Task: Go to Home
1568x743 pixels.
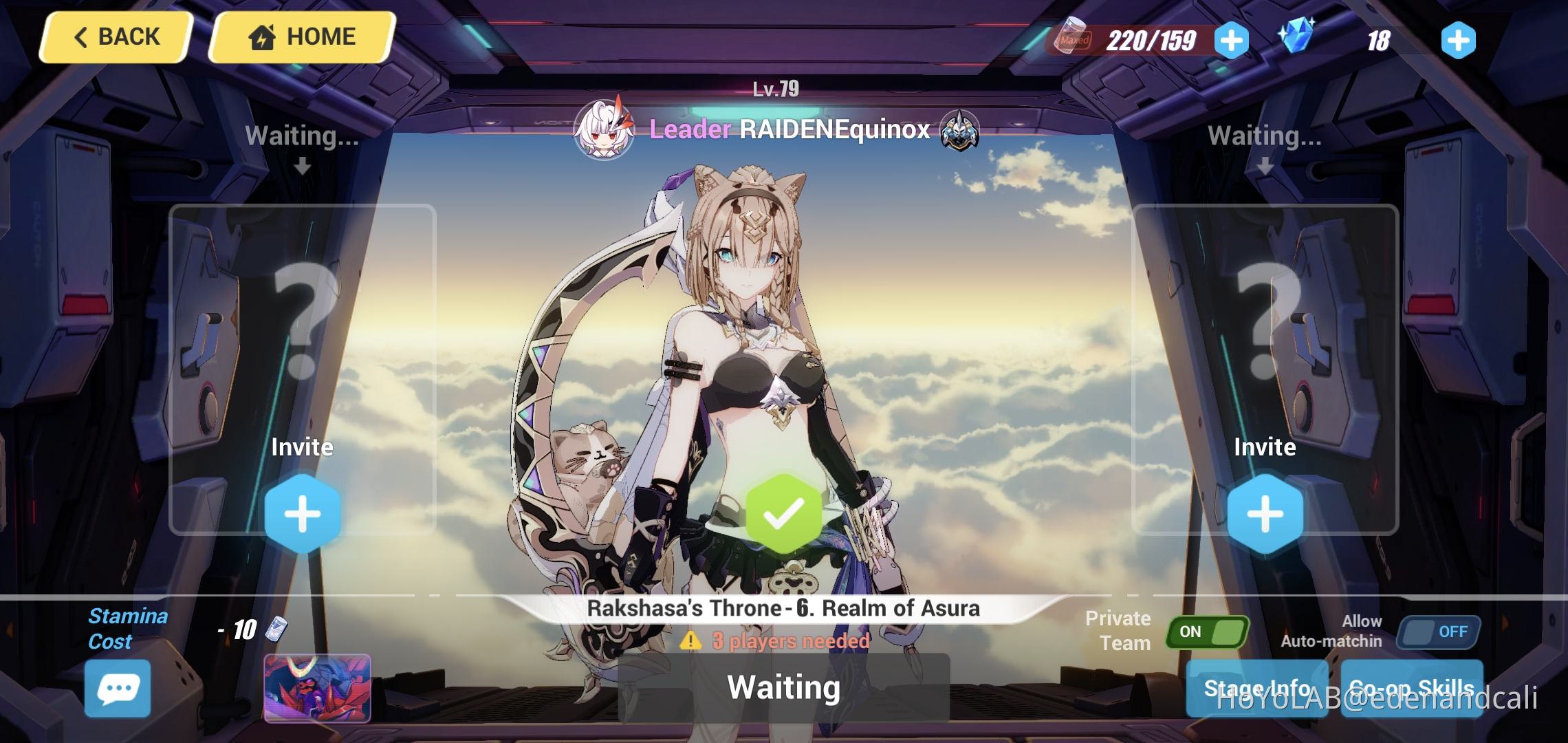Action: (x=301, y=36)
